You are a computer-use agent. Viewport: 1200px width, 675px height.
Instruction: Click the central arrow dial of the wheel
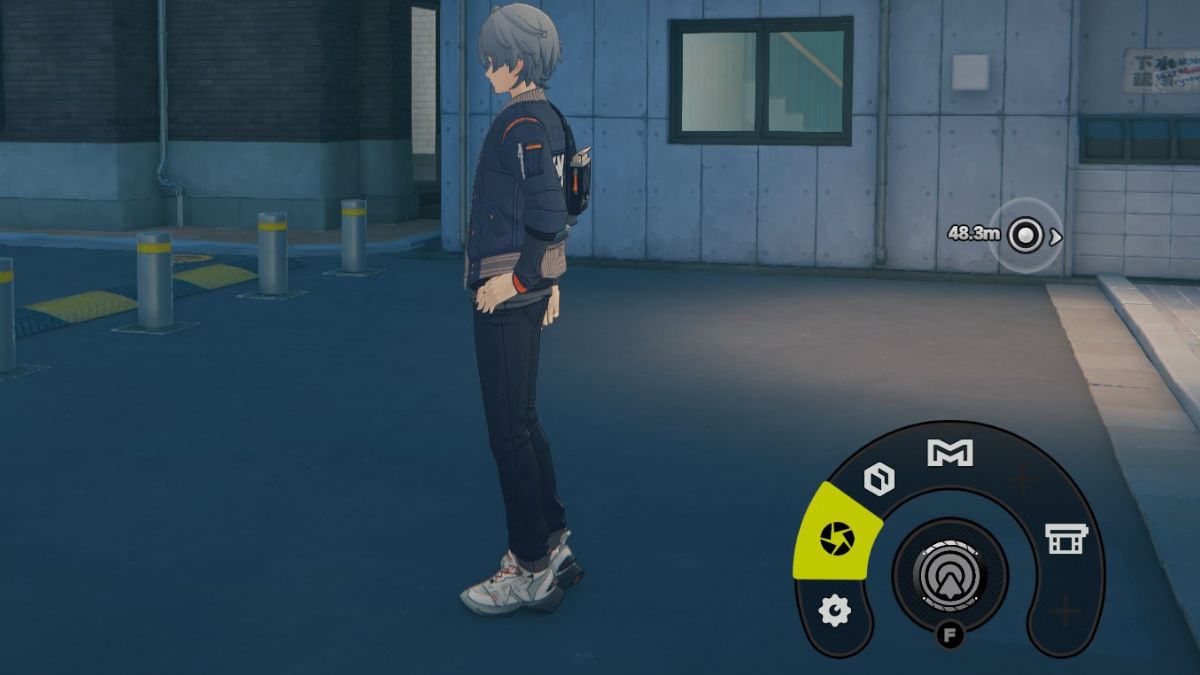click(949, 574)
